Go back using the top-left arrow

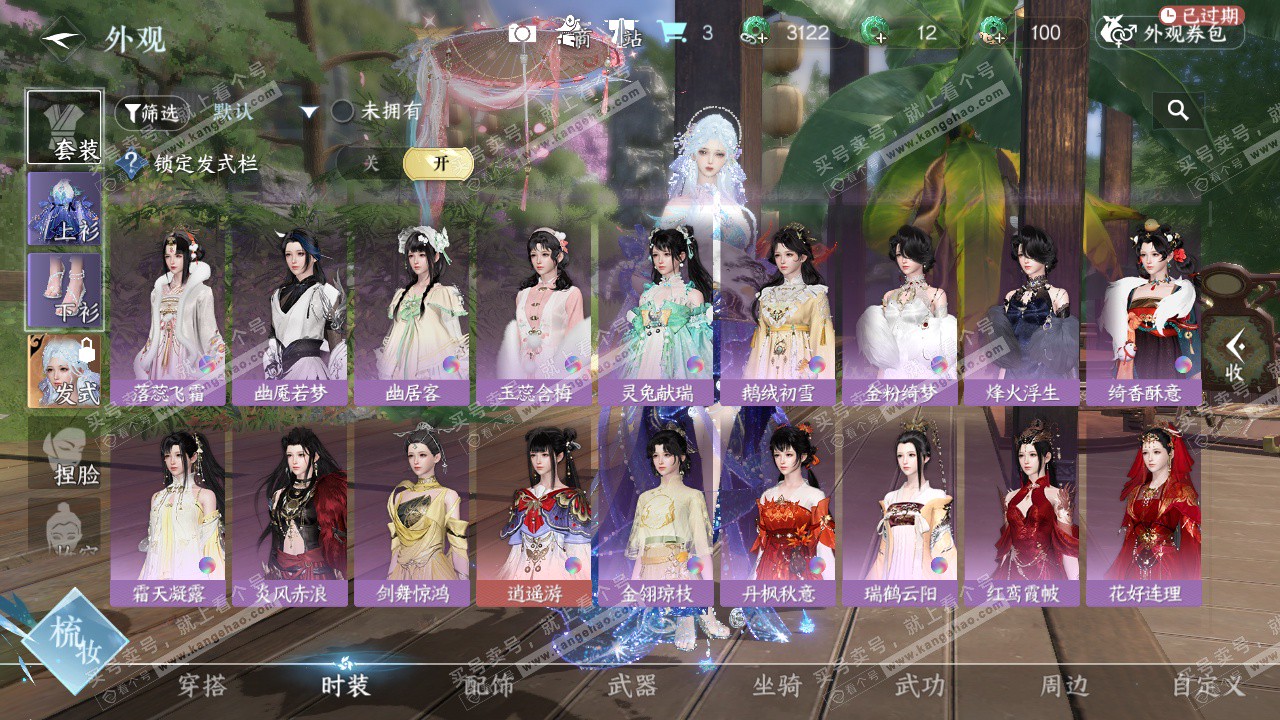(x=62, y=38)
